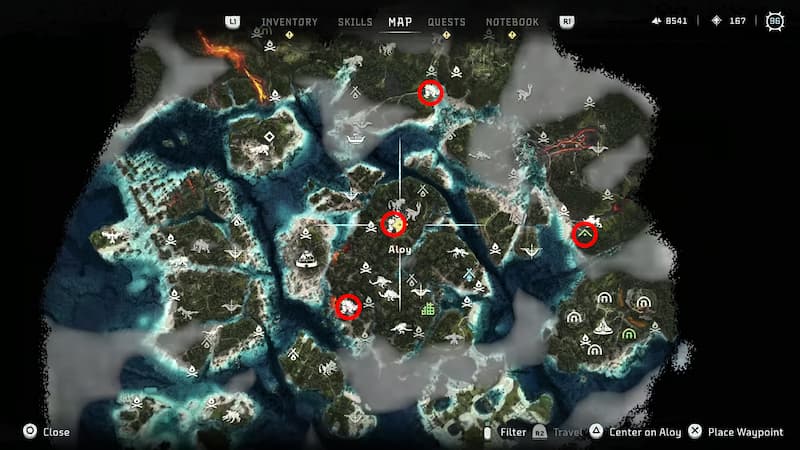Close the map screen
This screenshot has width=800, height=450.
point(47,432)
